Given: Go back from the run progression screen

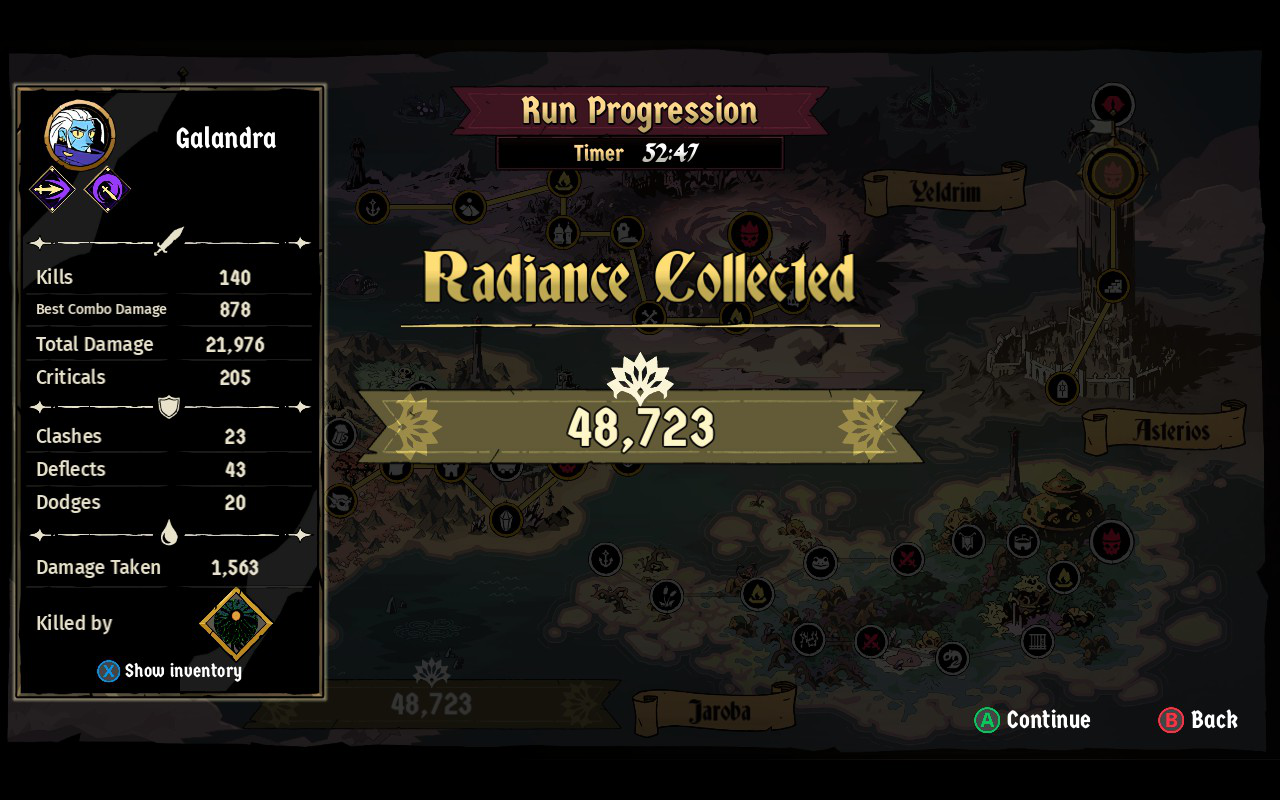Looking at the screenshot, I should point(1198,720).
